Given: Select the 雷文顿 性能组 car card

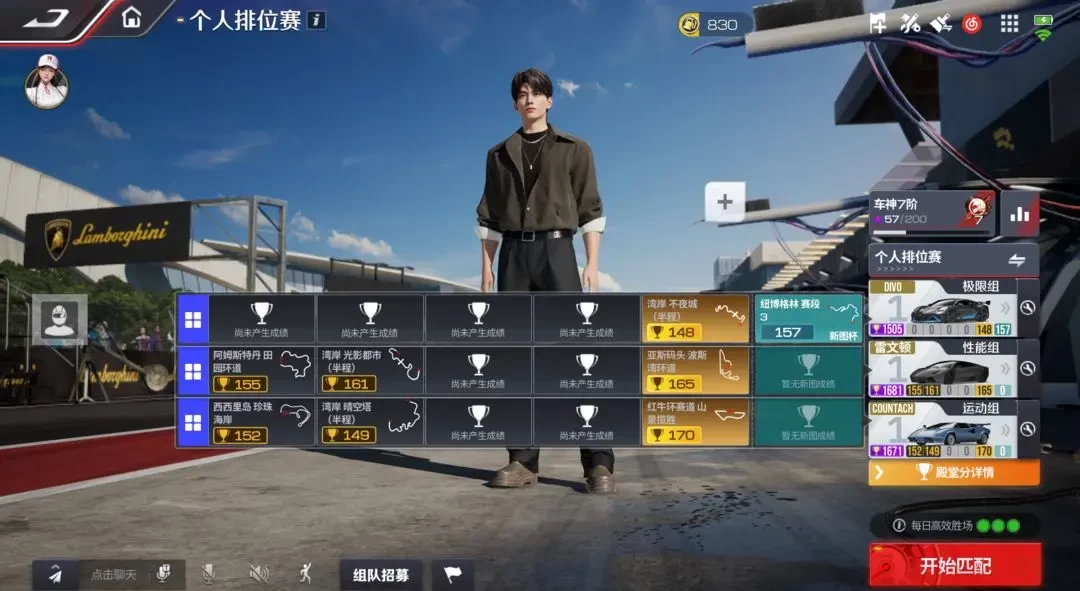Looking at the screenshot, I should [x=942, y=368].
